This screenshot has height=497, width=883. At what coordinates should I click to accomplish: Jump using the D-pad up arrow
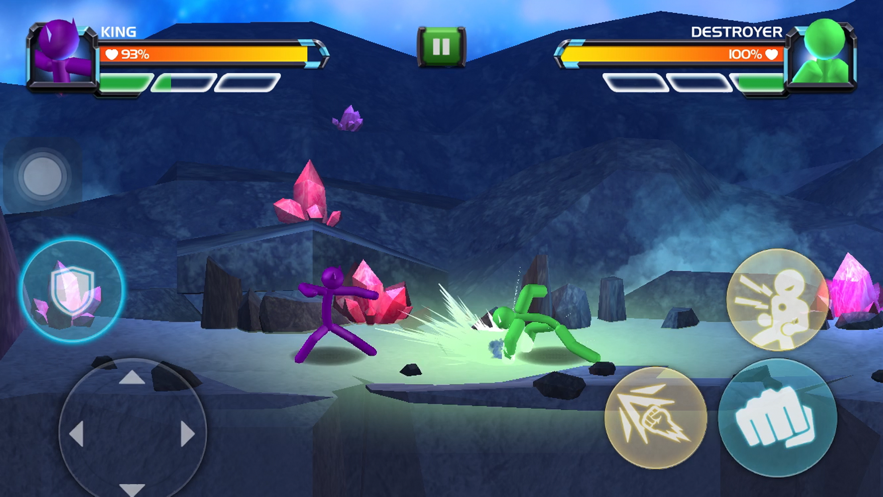[132, 378]
